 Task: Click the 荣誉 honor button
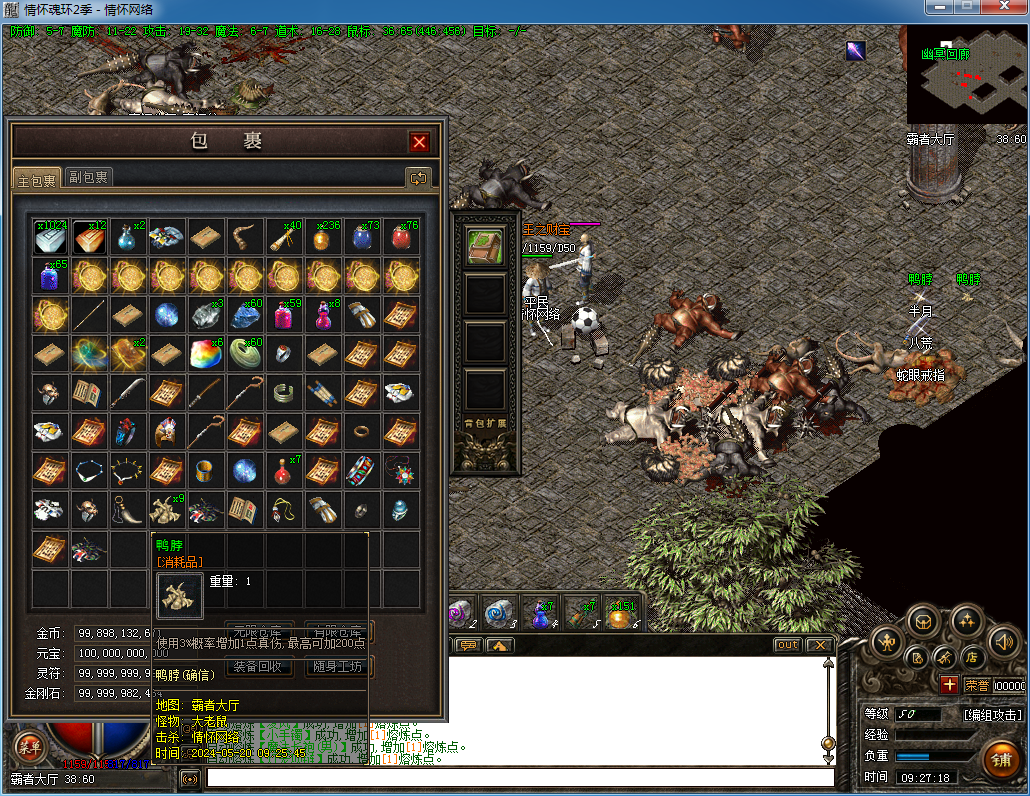tap(976, 686)
